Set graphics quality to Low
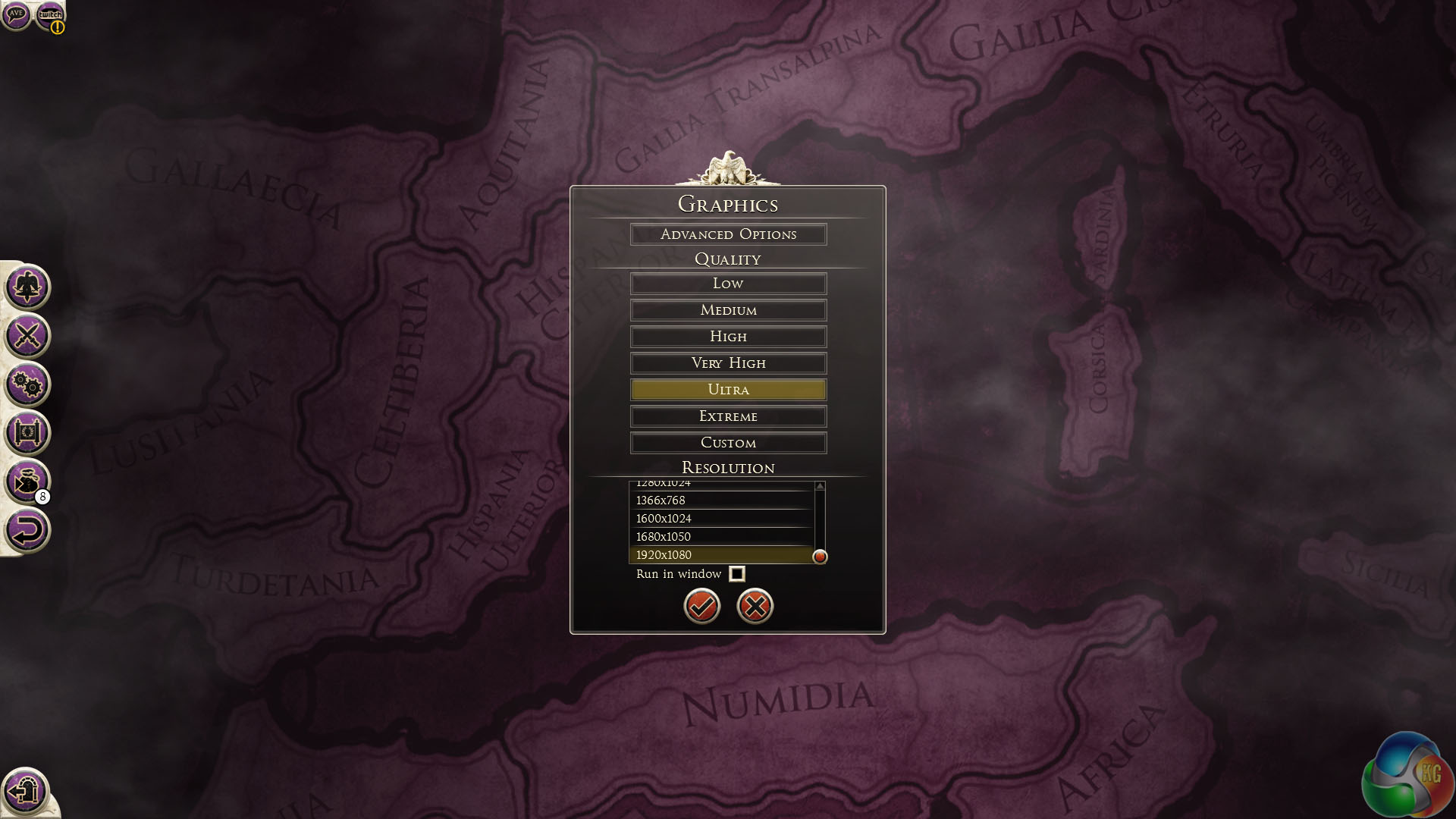Image resolution: width=1456 pixels, height=819 pixels. (x=728, y=284)
